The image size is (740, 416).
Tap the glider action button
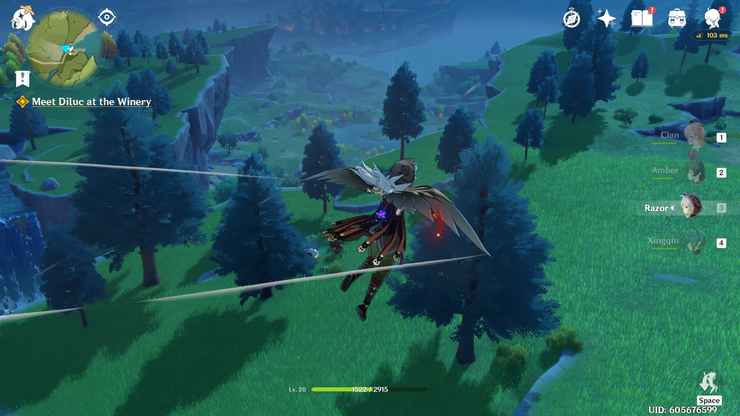709,381
